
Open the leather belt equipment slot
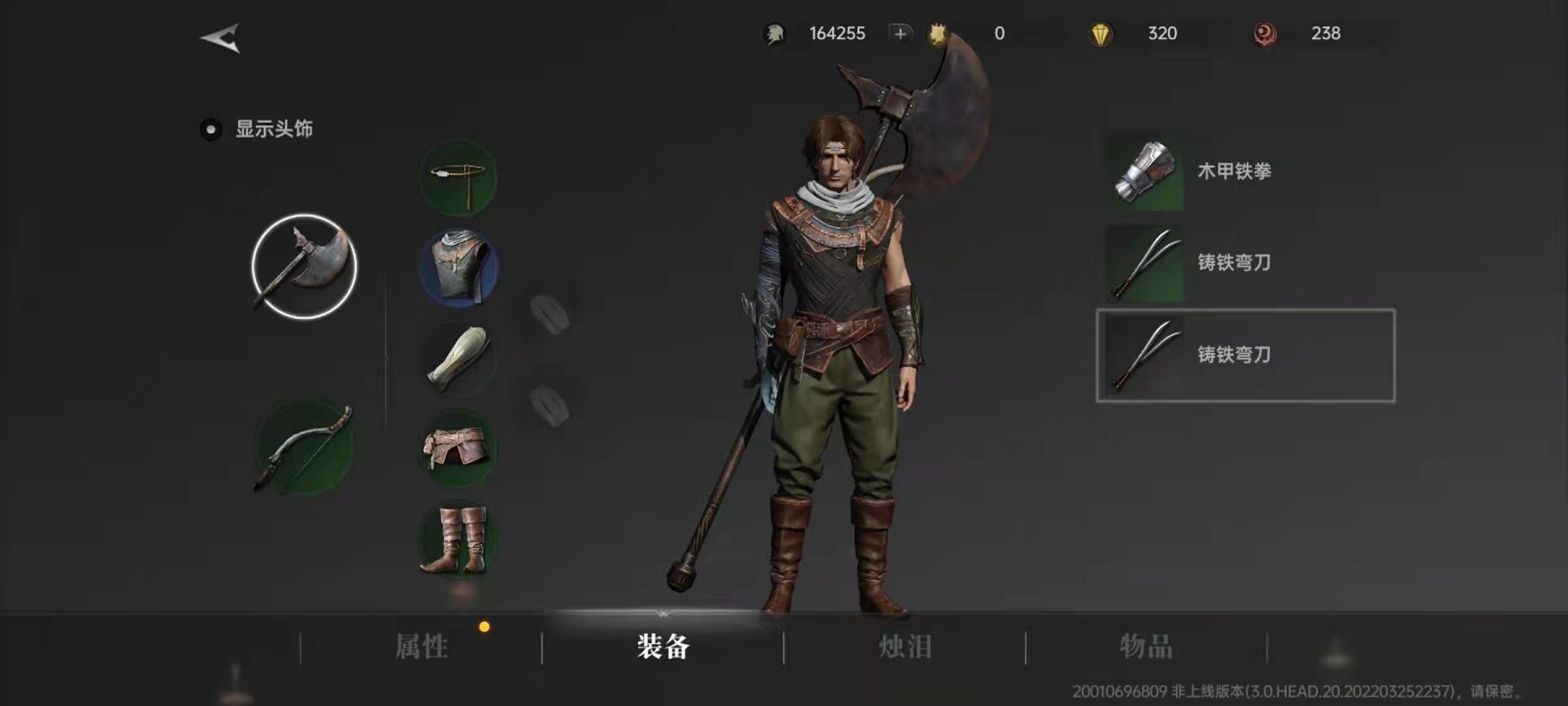[x=458, y=448]
